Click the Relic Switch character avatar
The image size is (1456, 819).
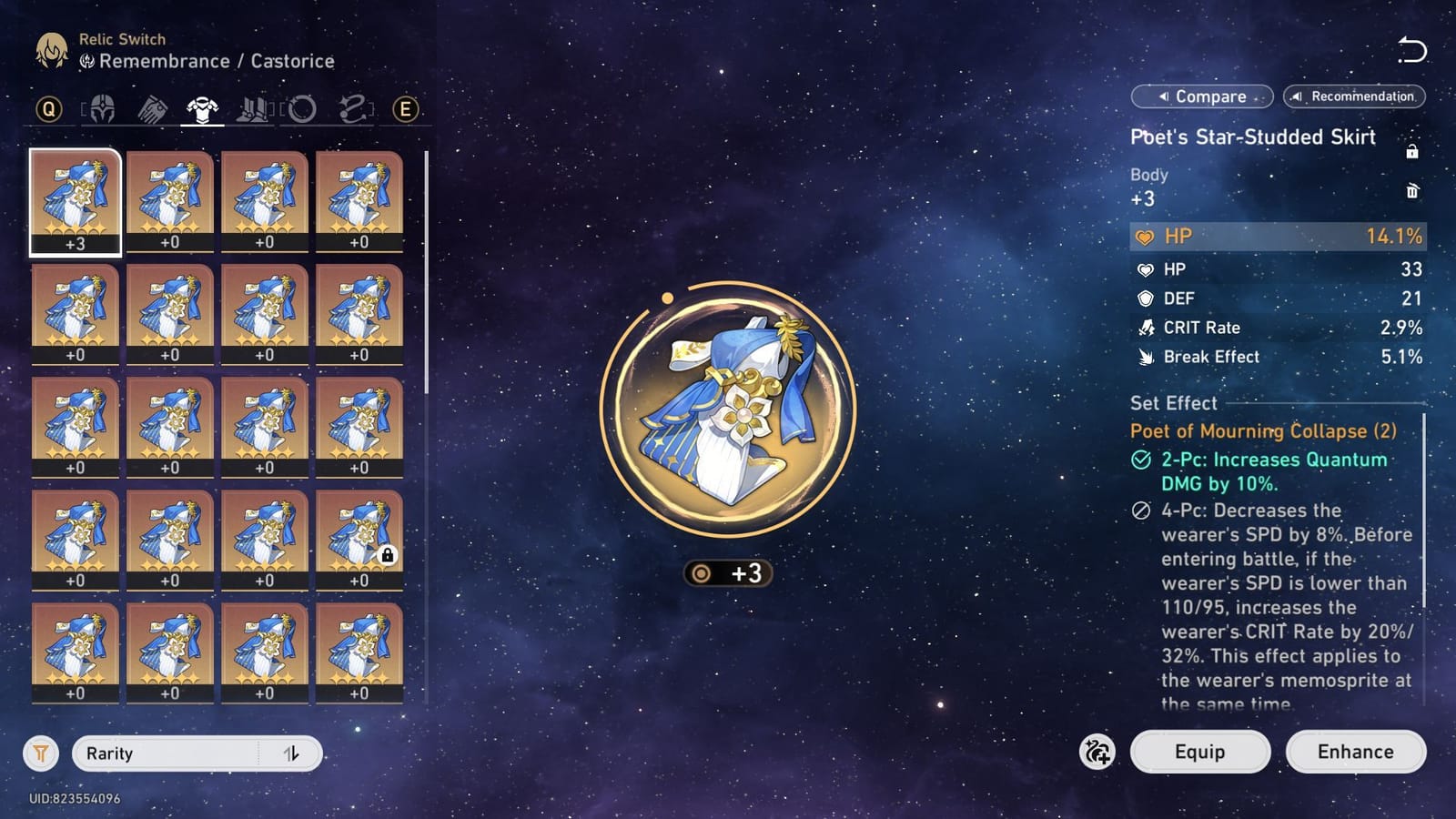click(x=50, y=50)
